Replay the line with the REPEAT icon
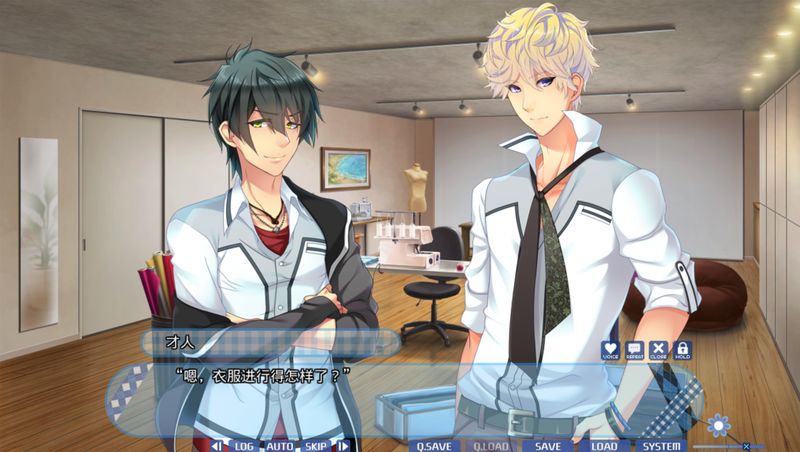Screen dimensions: 800x452 coord(634,349)
